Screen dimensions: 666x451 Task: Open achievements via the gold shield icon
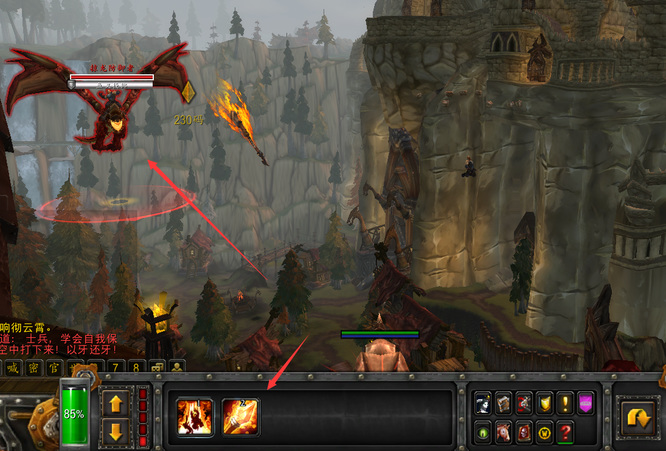pyautogui.click(x=545, y=402)
